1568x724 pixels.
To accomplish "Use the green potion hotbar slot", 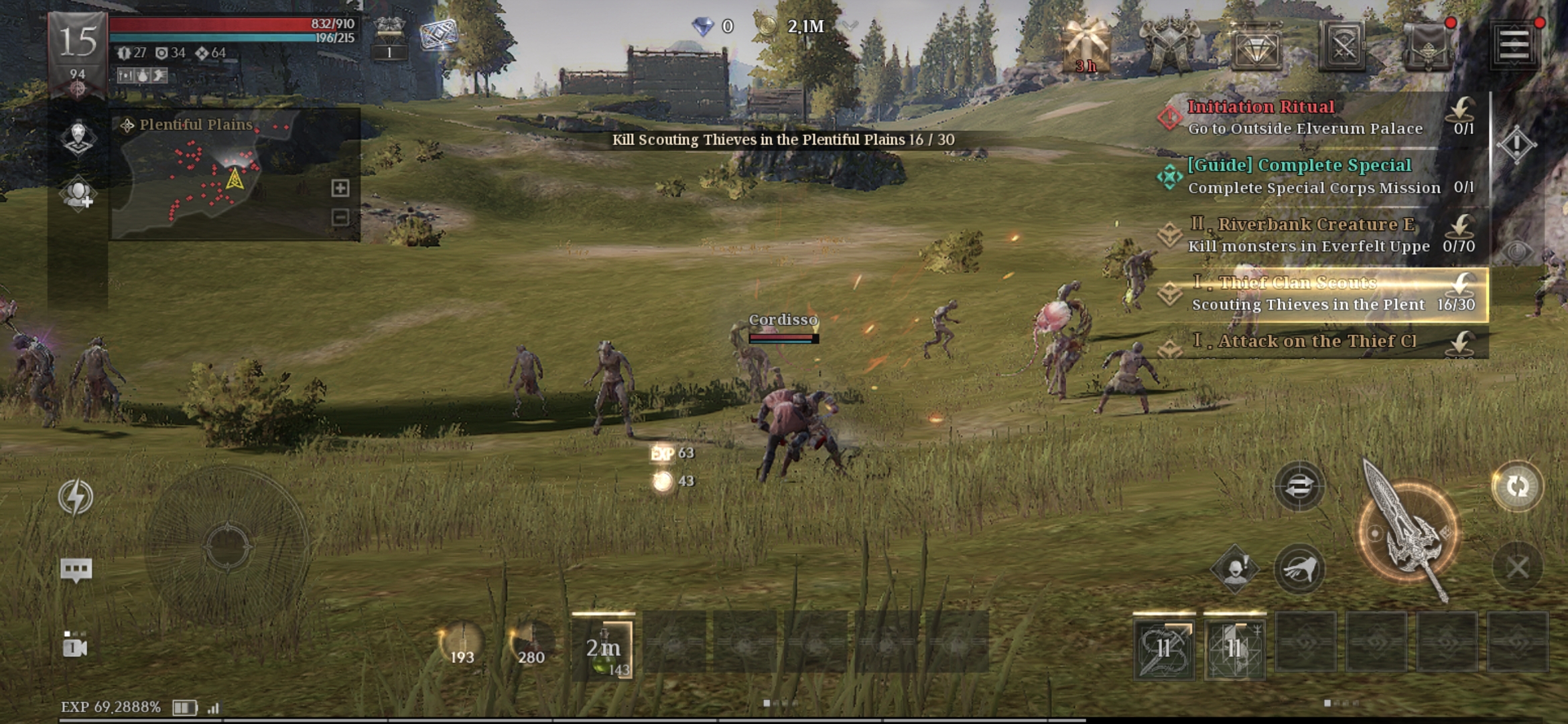I will coord(603,648).
